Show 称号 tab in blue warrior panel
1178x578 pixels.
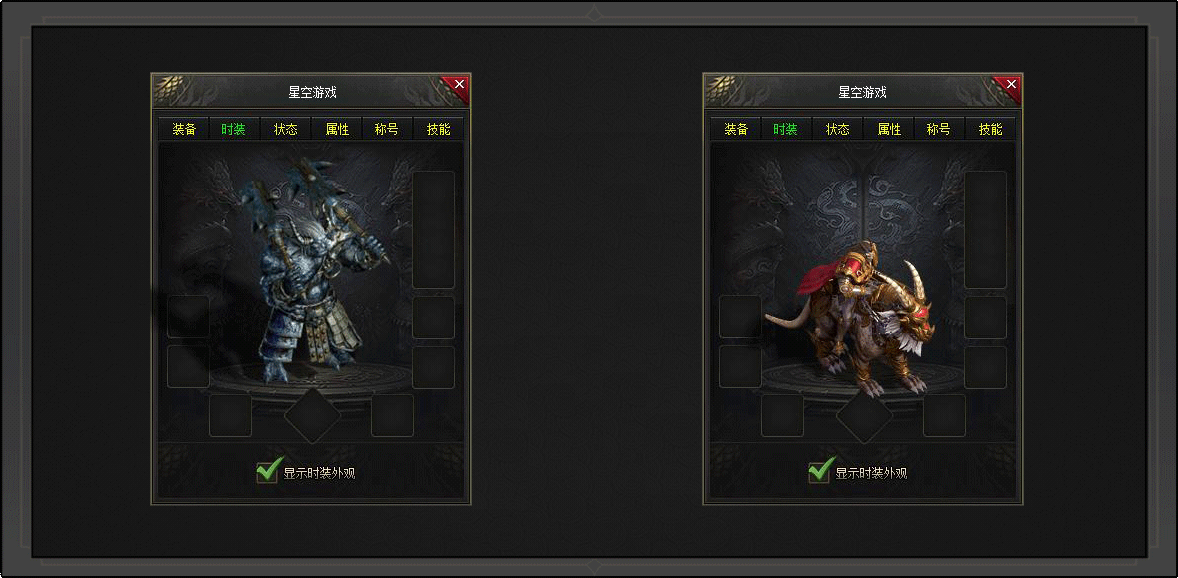386,129
